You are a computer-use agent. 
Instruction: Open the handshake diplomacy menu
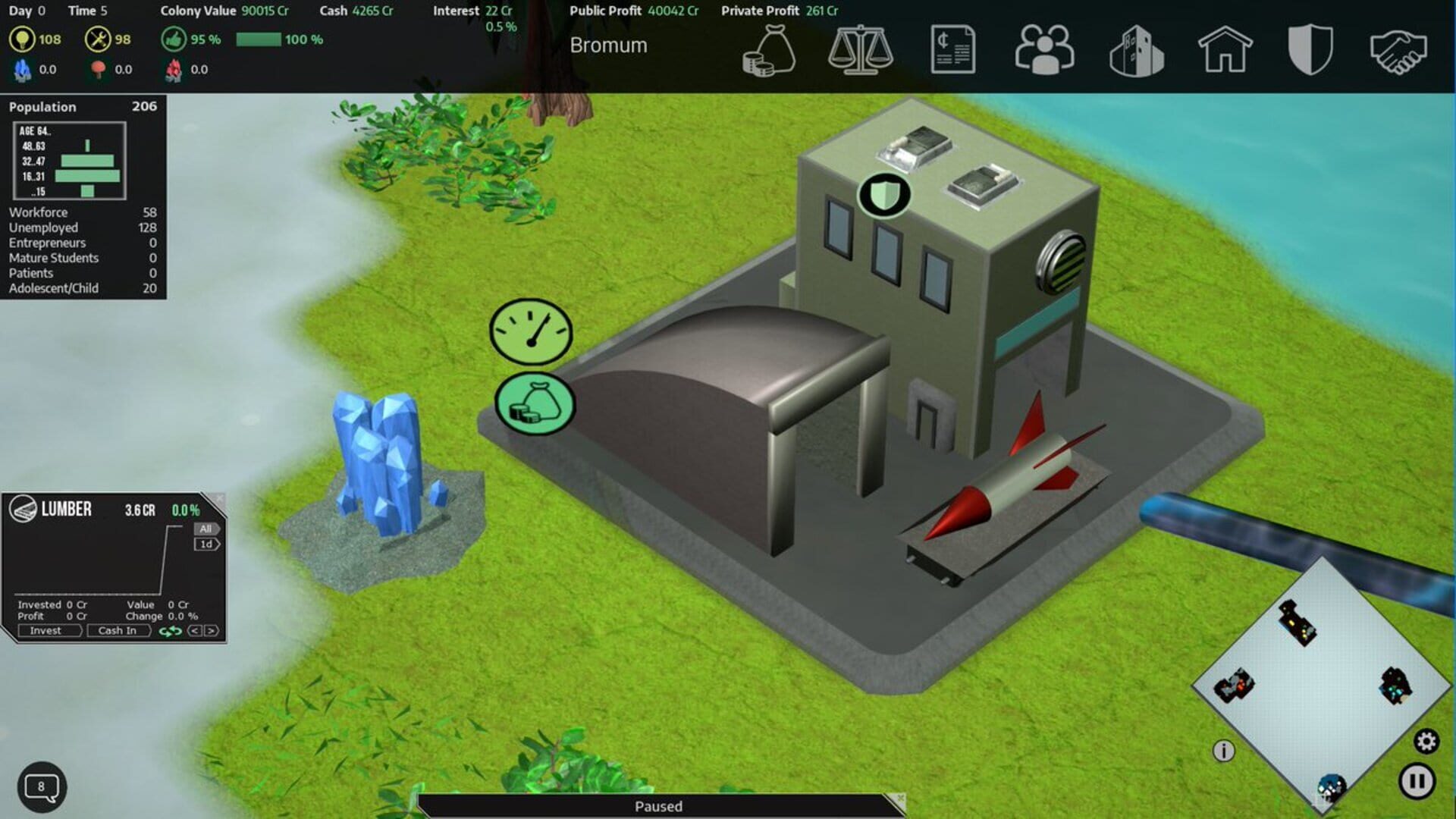point(1398,52)
